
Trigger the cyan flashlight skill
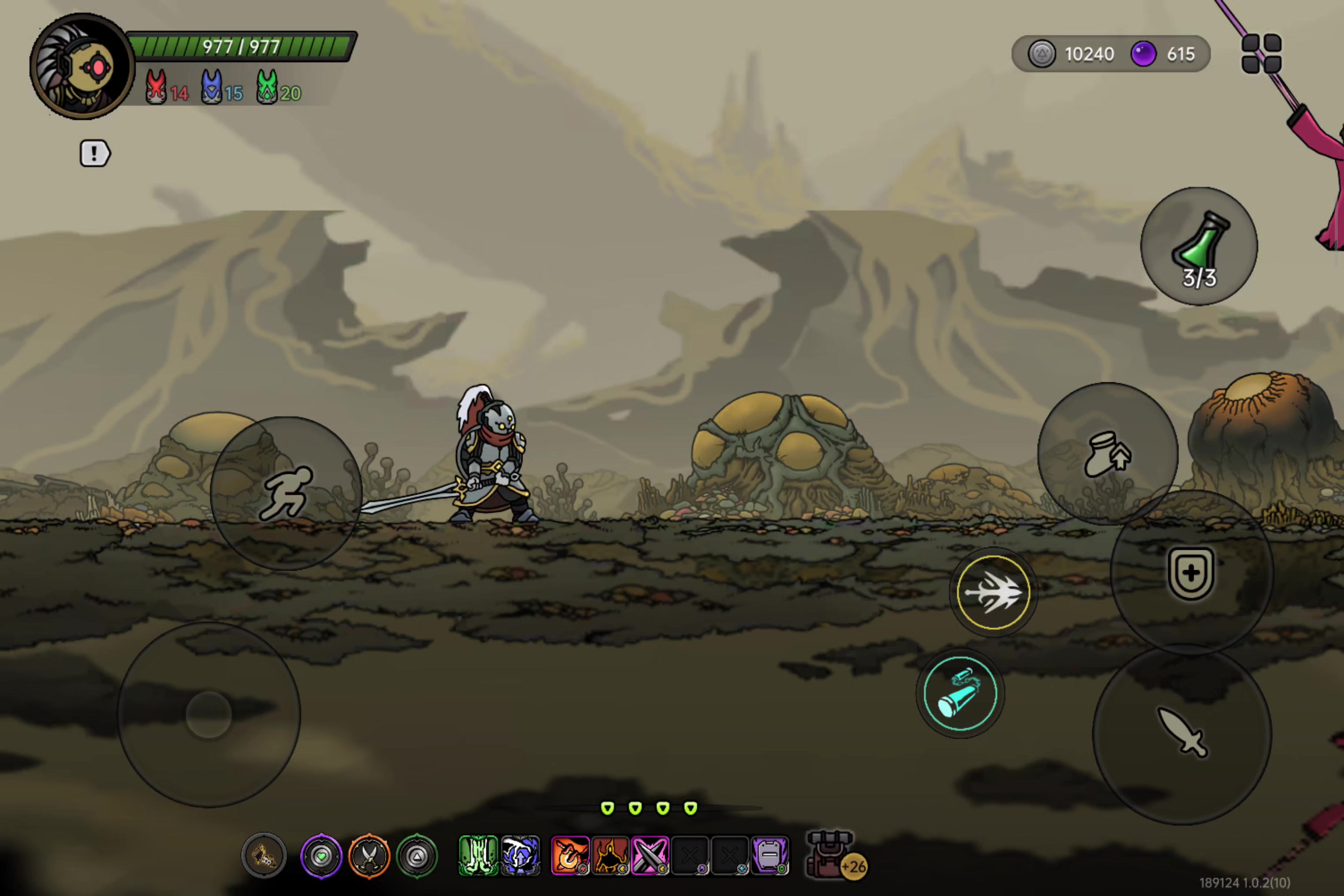(x=960, y=693)
